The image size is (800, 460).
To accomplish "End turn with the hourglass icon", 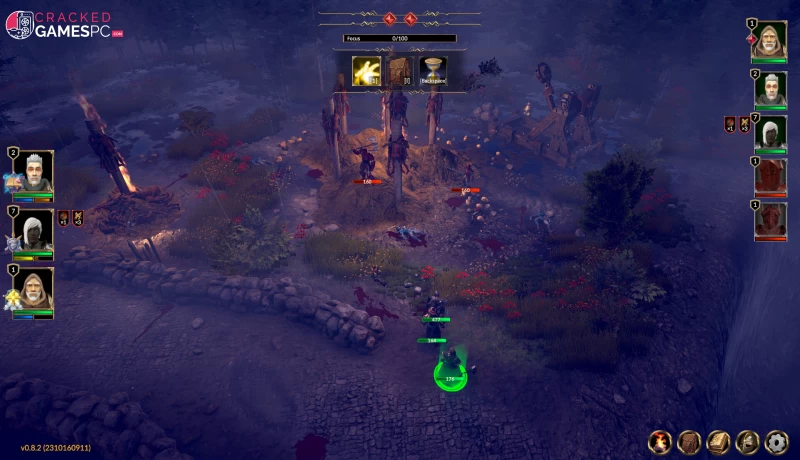I will (433, 70).
